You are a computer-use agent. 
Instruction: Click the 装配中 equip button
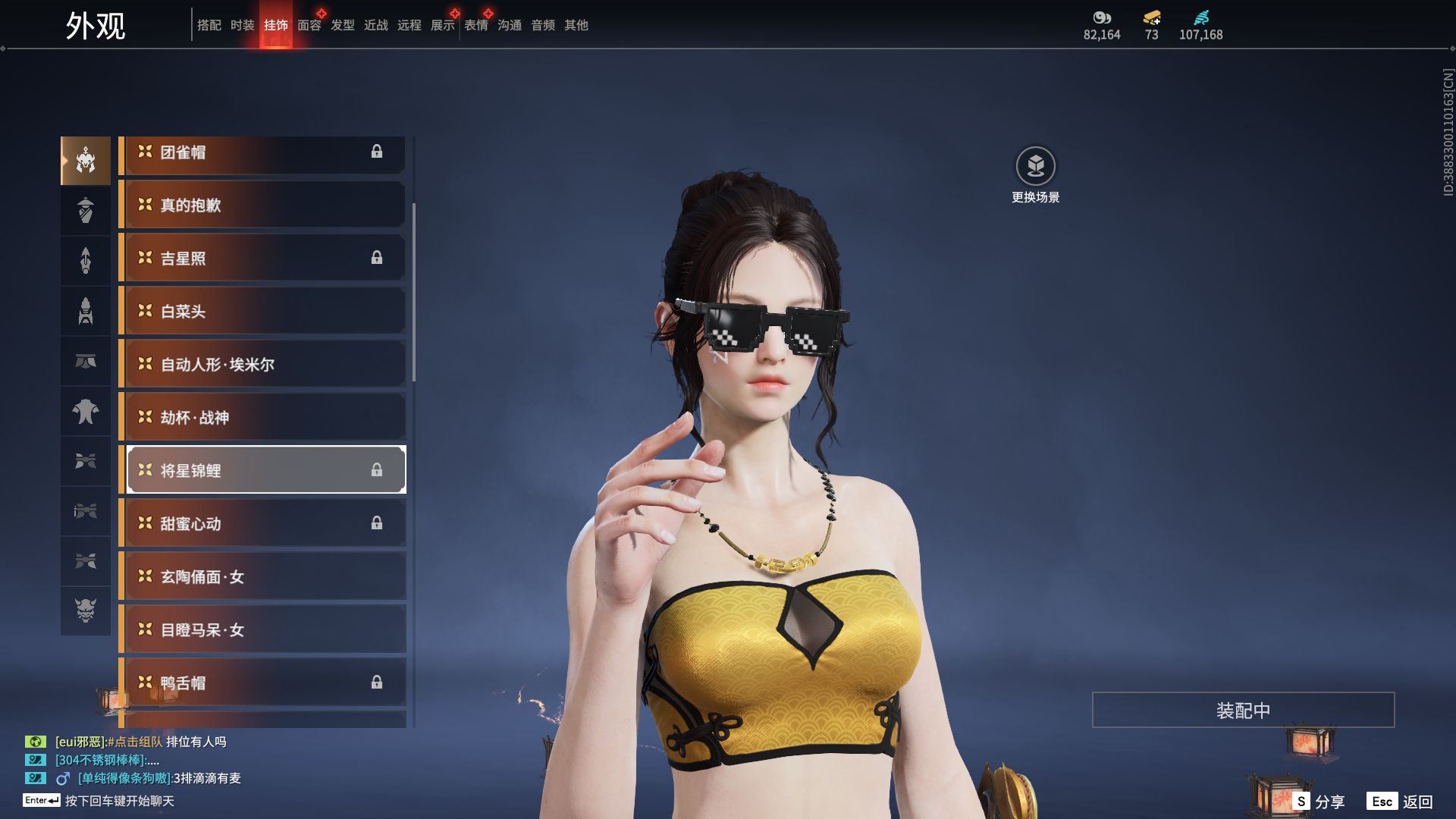click(x=1243, y=710)
